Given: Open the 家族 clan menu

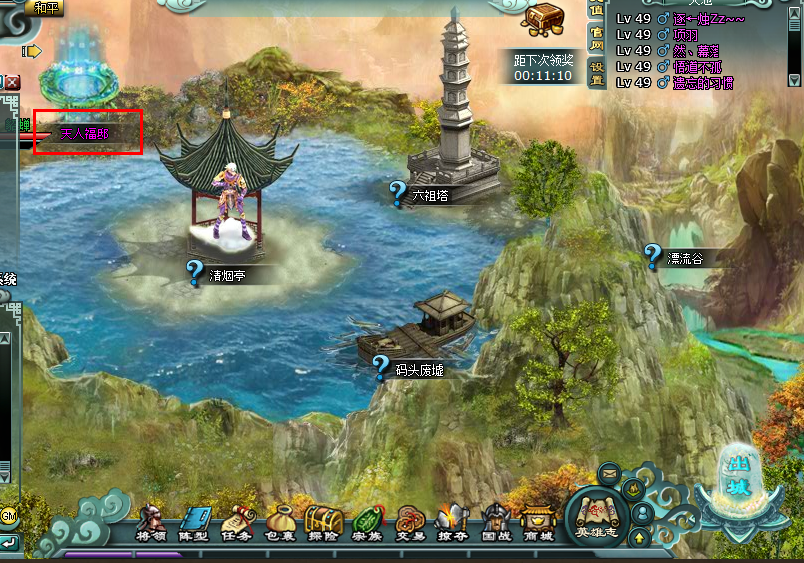Looking at the screenshot, I should [366, 523].
